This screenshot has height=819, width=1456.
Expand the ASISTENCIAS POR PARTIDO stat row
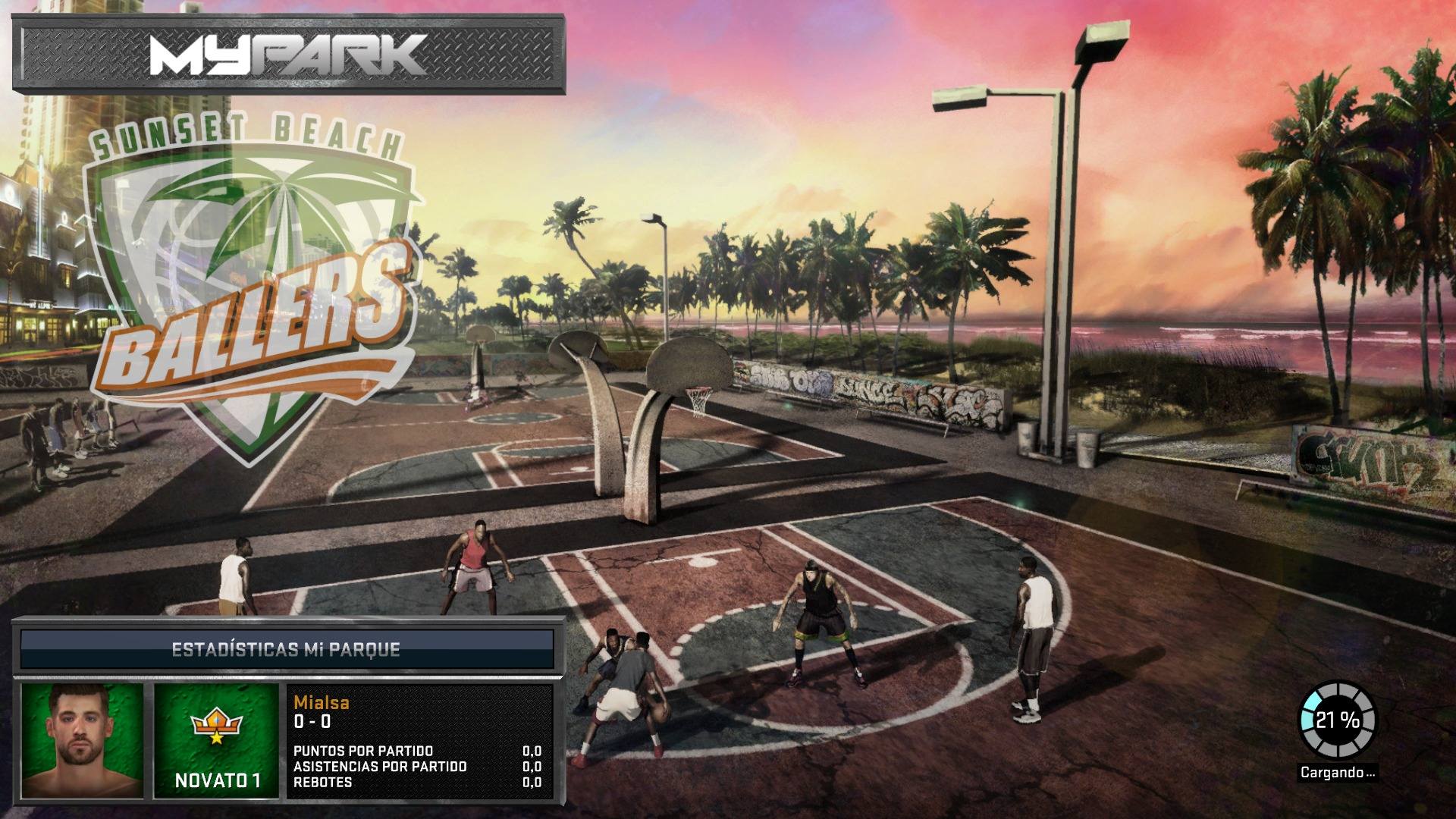coord(379,767)
